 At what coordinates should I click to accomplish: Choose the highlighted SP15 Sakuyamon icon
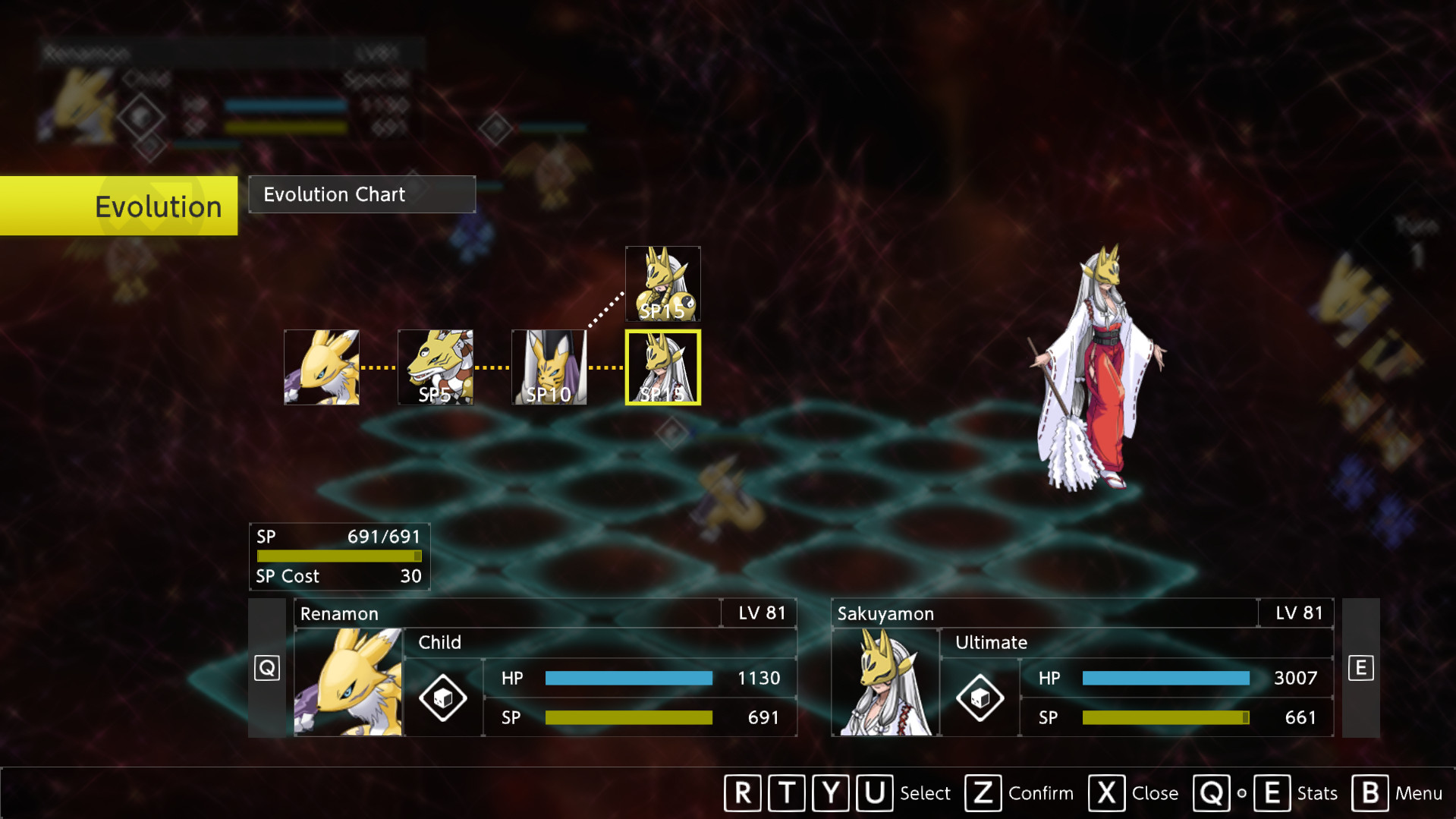point(662,367)
